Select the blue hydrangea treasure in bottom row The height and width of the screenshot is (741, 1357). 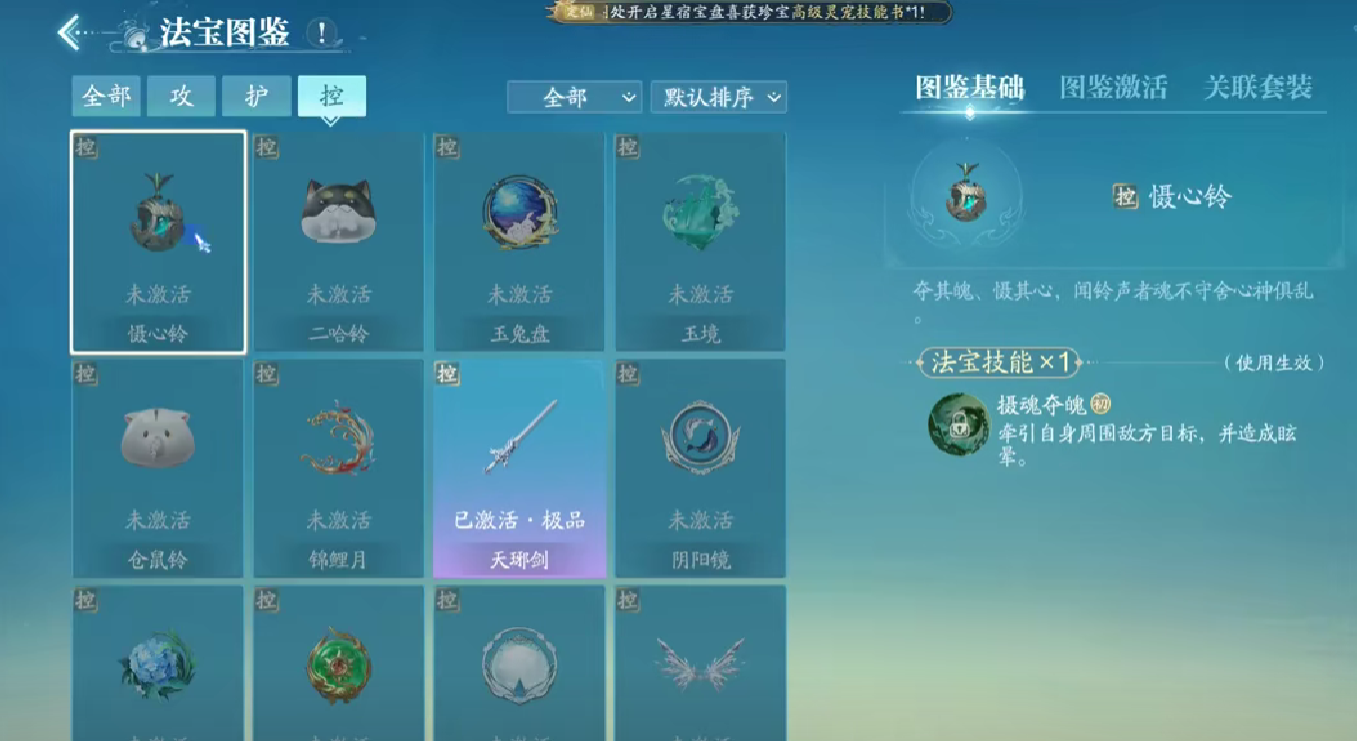[157, 665]
